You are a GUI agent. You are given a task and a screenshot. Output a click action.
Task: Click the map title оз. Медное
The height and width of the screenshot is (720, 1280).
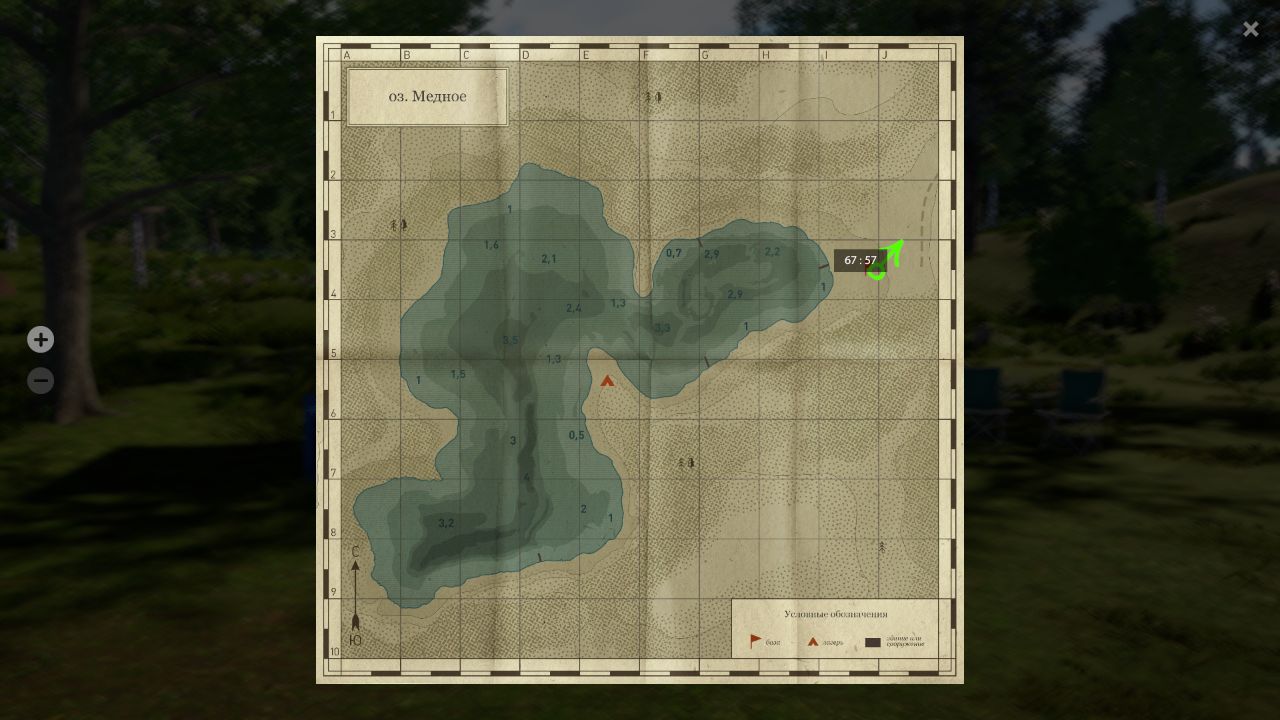(x=427, y=96)
